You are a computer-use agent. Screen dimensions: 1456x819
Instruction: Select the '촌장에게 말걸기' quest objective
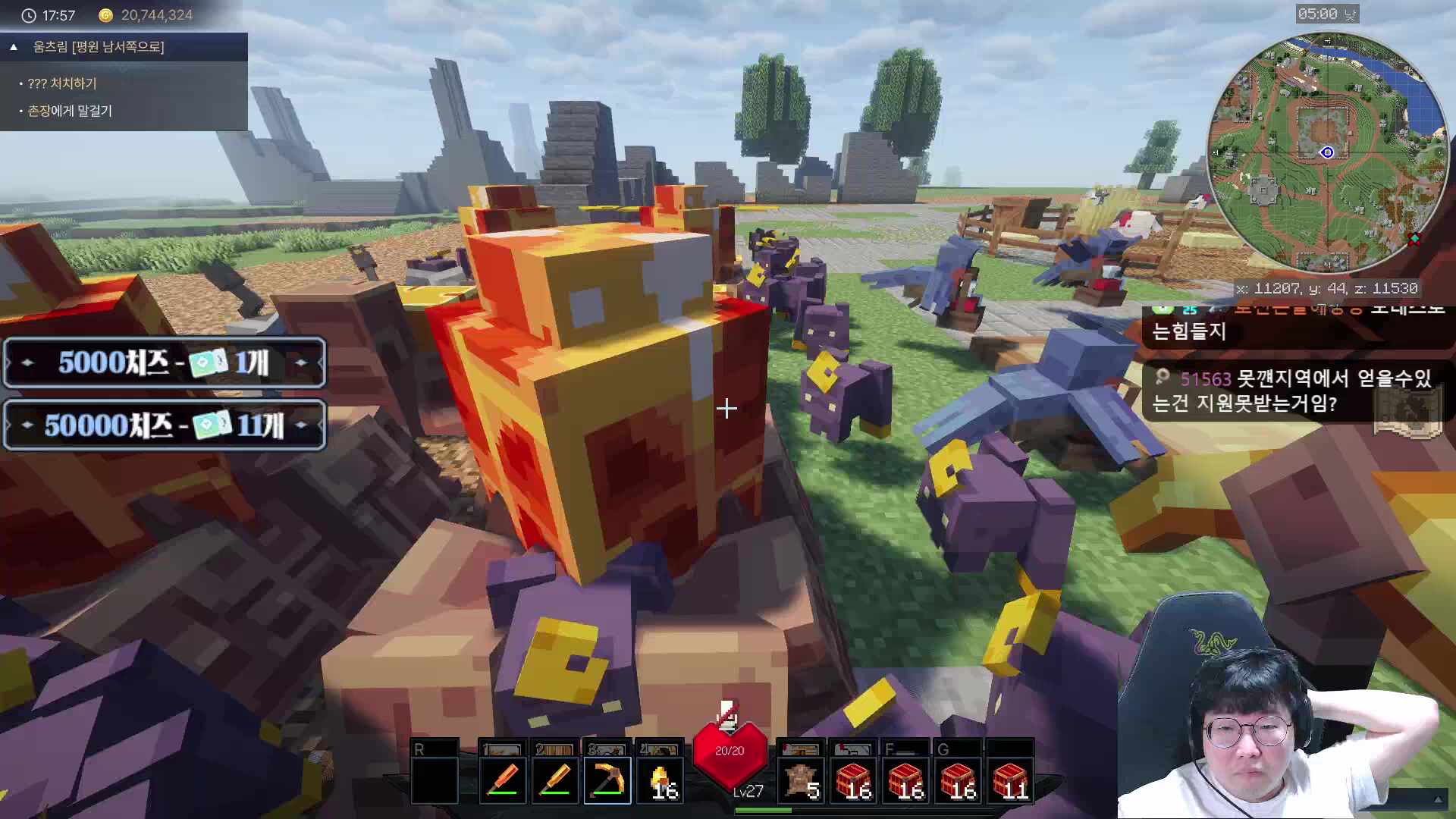69,111
